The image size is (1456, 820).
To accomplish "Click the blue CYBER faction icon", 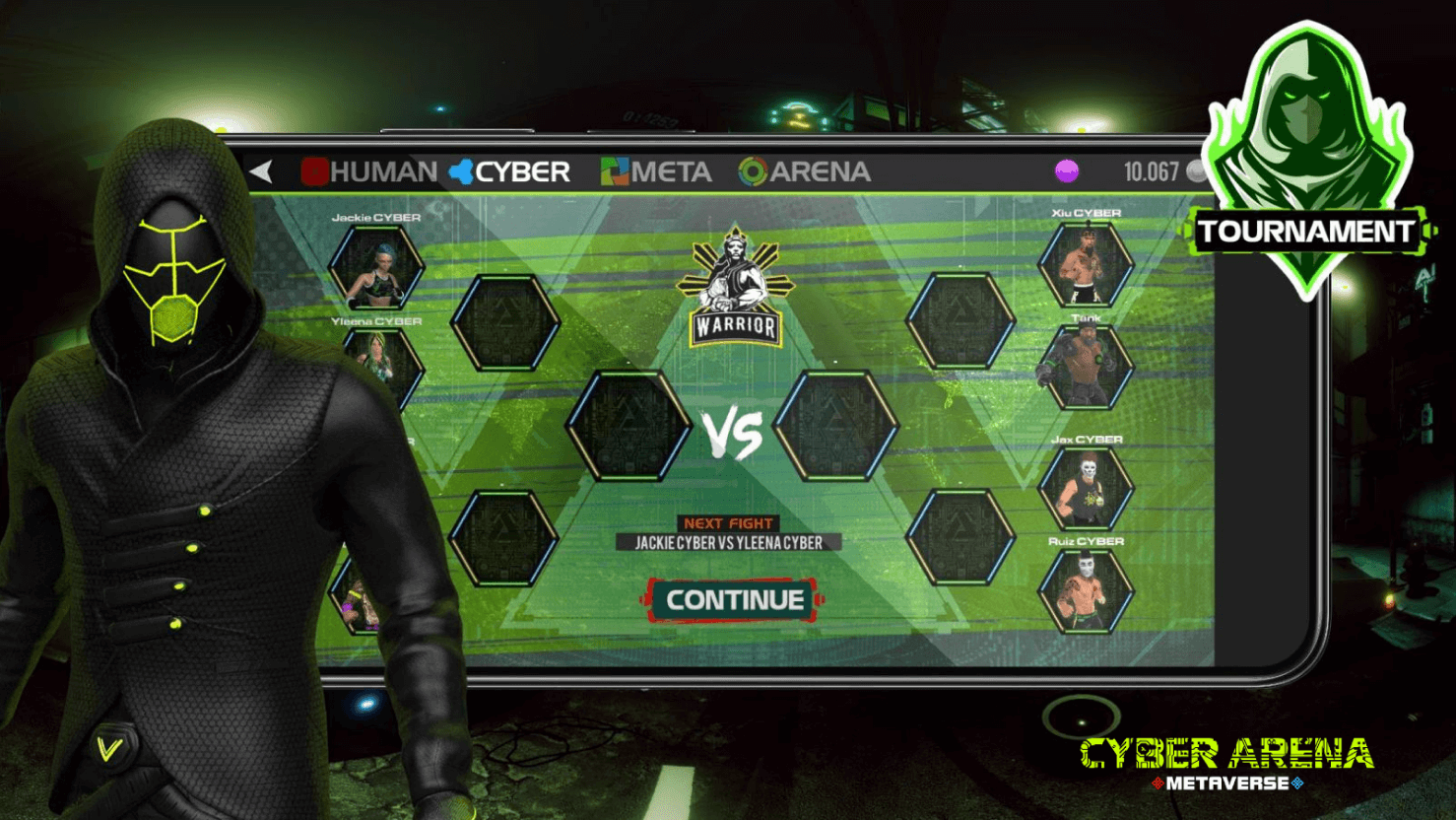I will 459,171.
